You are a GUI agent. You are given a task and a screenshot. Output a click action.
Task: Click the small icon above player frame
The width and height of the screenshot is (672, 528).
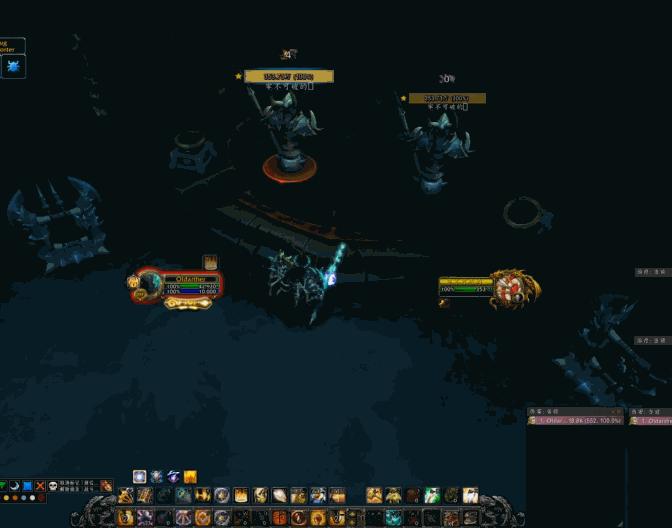(x=210, y=262)
